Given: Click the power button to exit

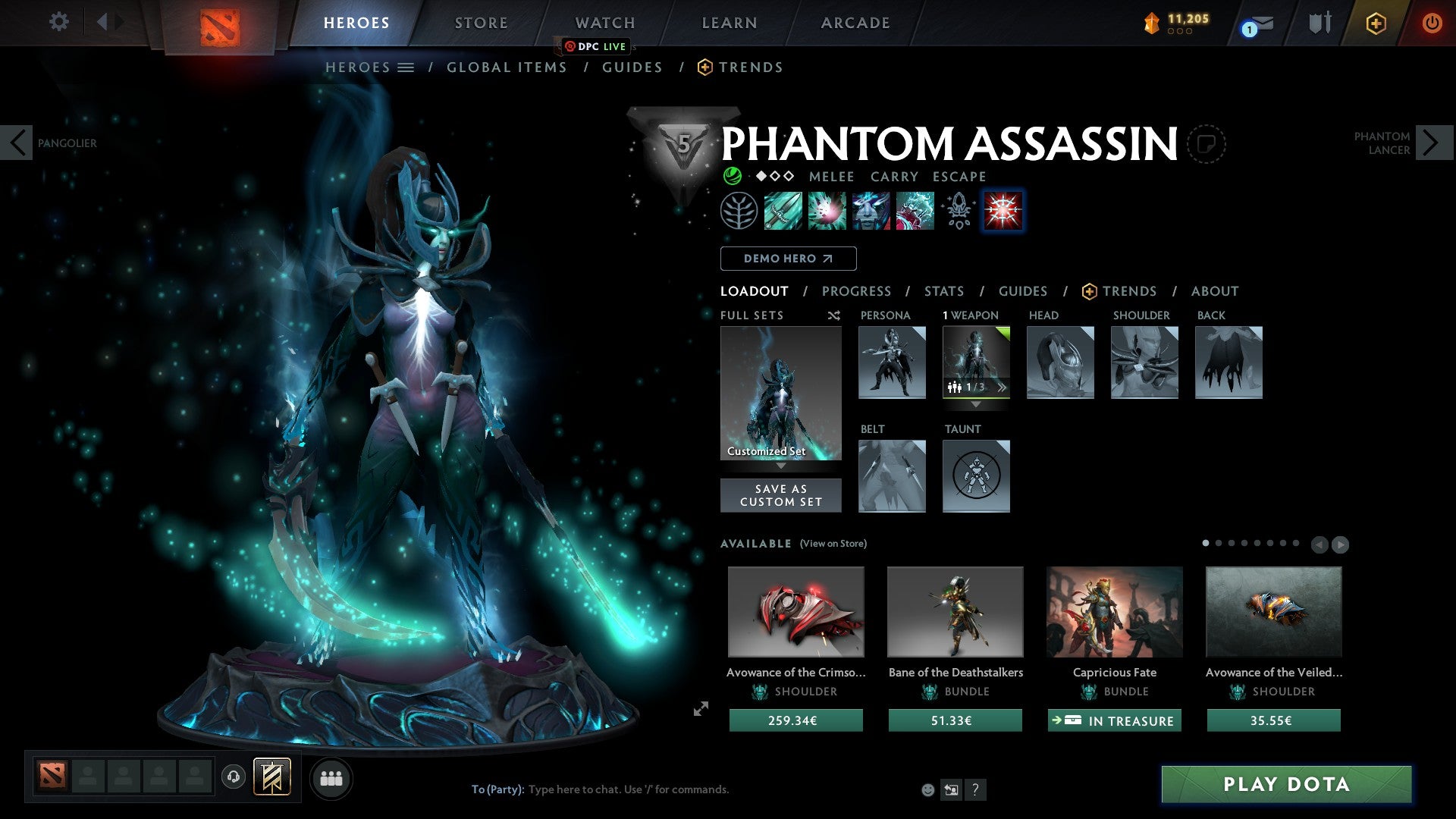Looking at the screenshot, I should point(1432,22).
